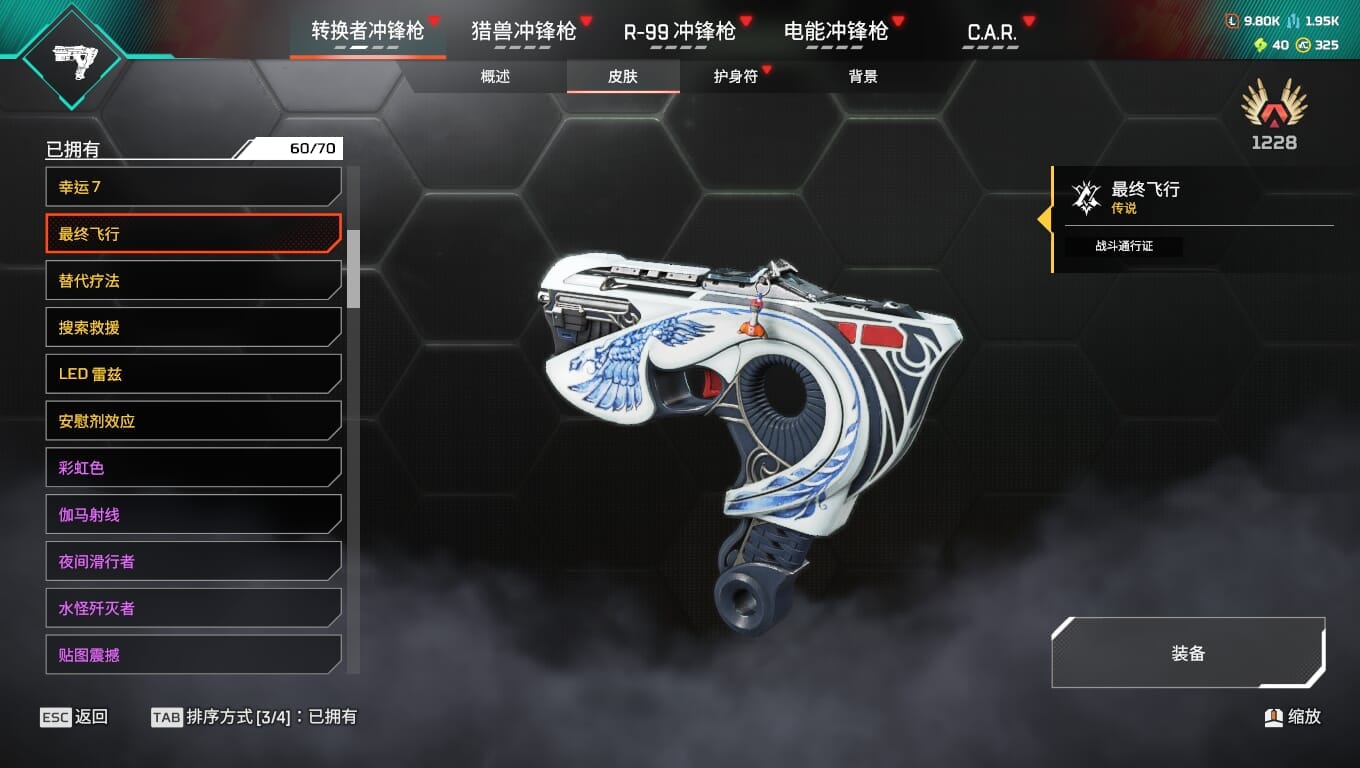Screen dimensions: 1360x768
Task: Equip the skin with the 装备 button
Action: click(1188, 653)
